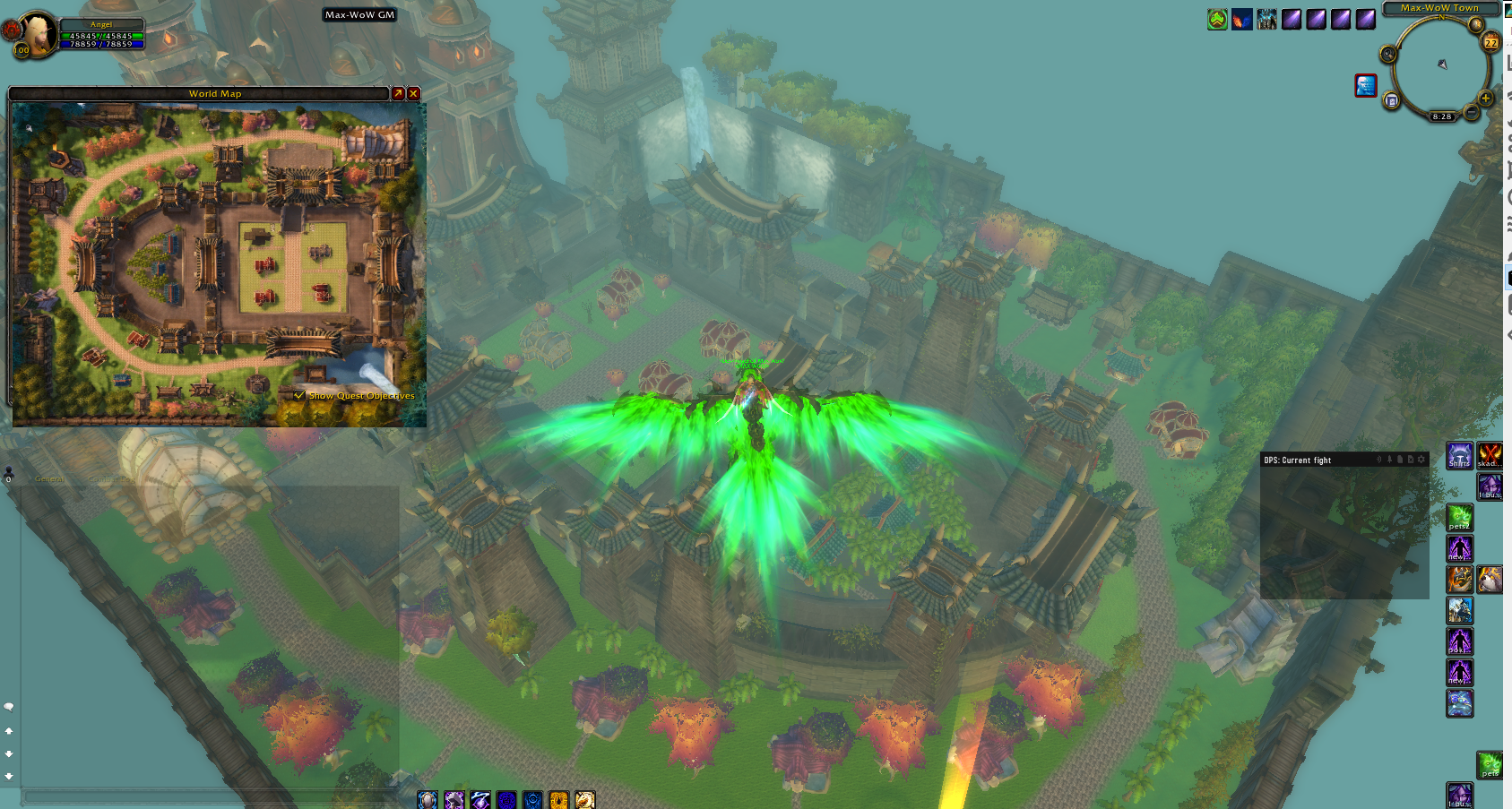Click the red X skad macro icon

(x=1490, y=455)
